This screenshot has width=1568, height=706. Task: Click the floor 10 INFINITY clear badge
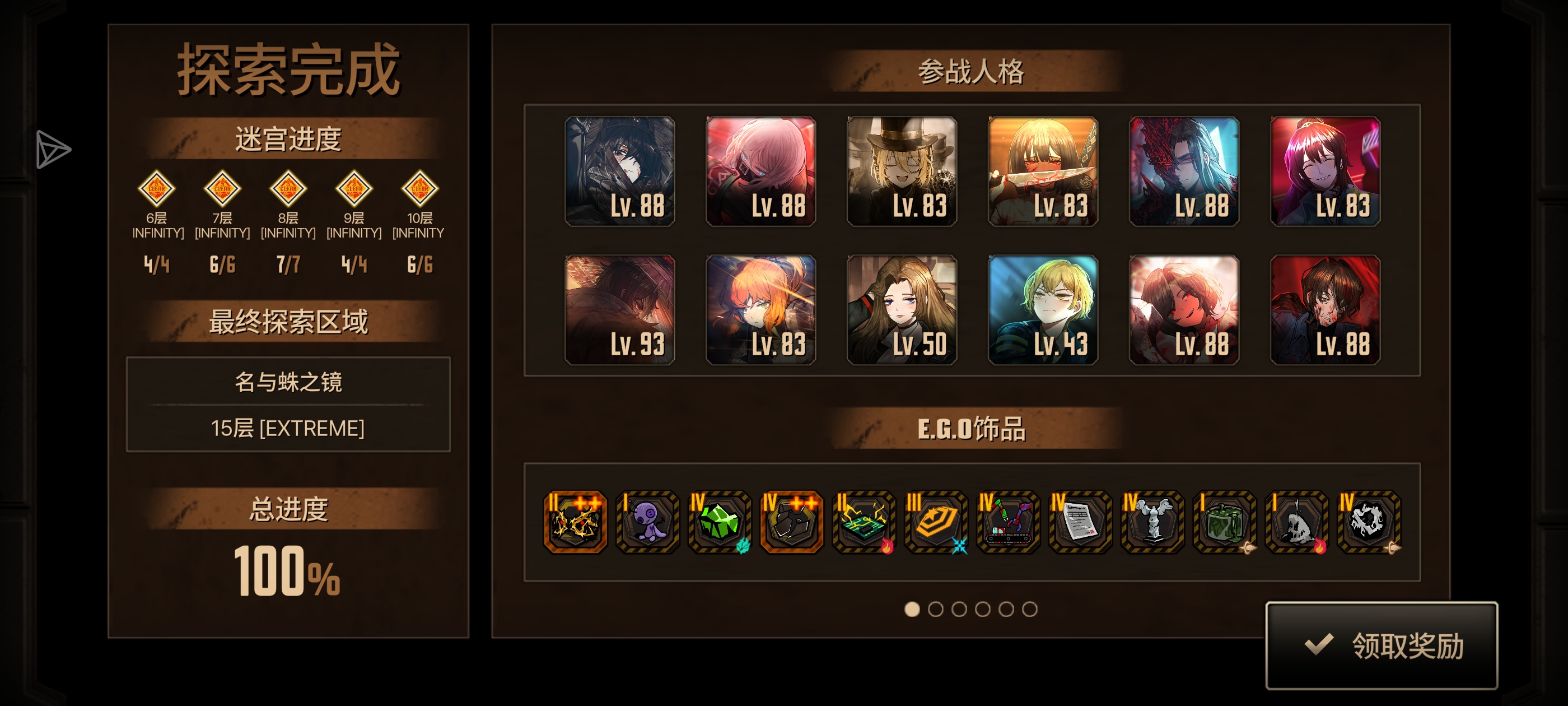[419, 189]
